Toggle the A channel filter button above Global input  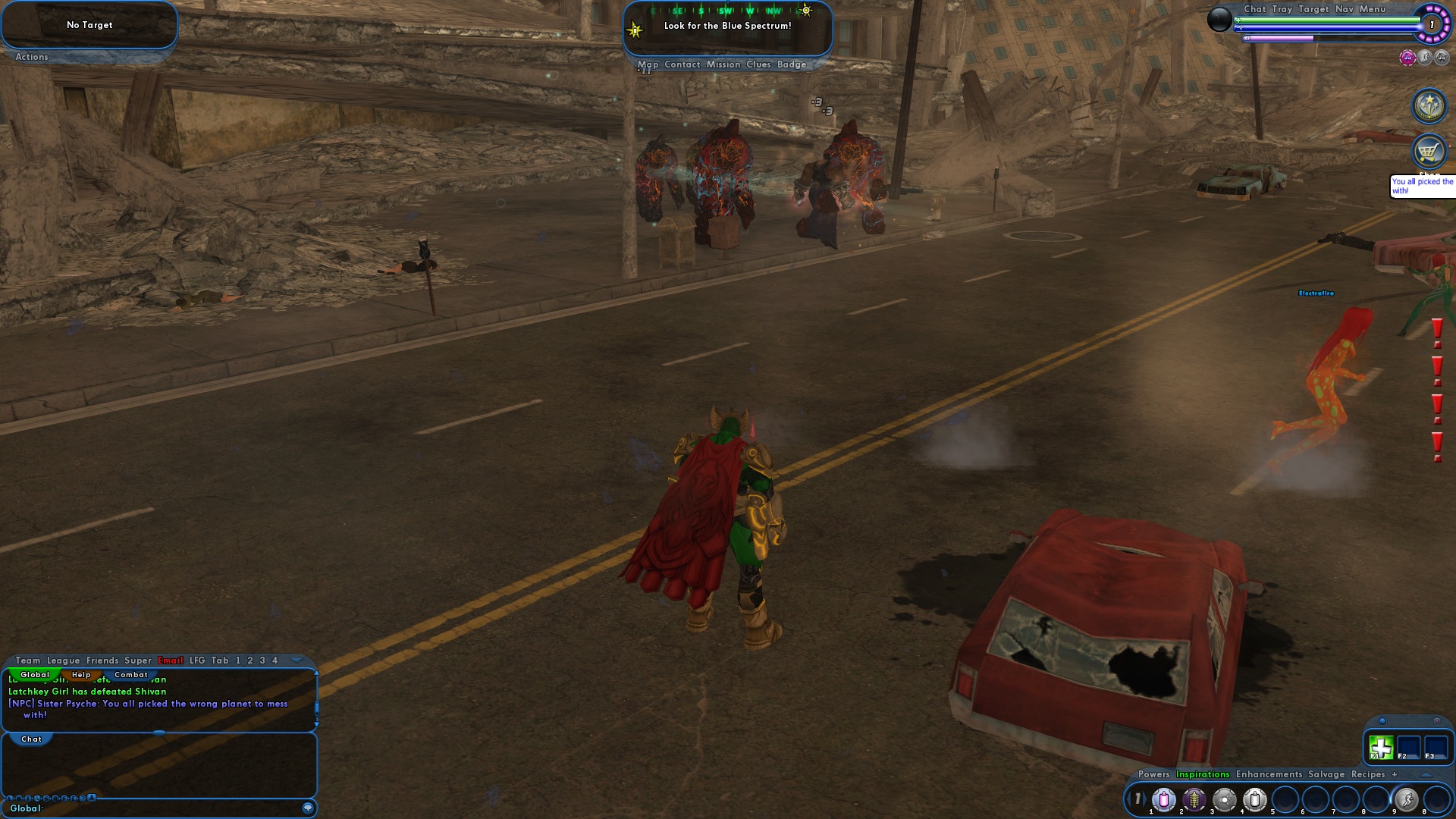[x=92, y=797]
